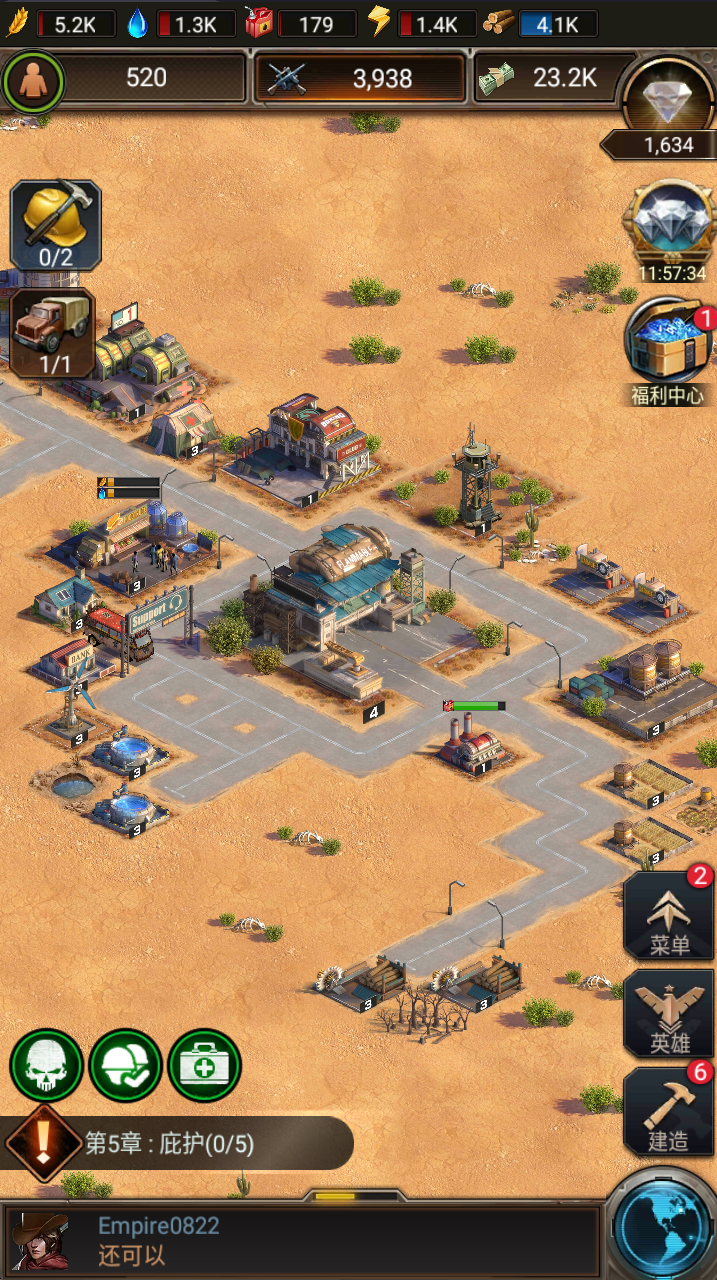Select the green helmet checkmark button
This screenshot has height=1280, width=717.
coord(125,1066)
